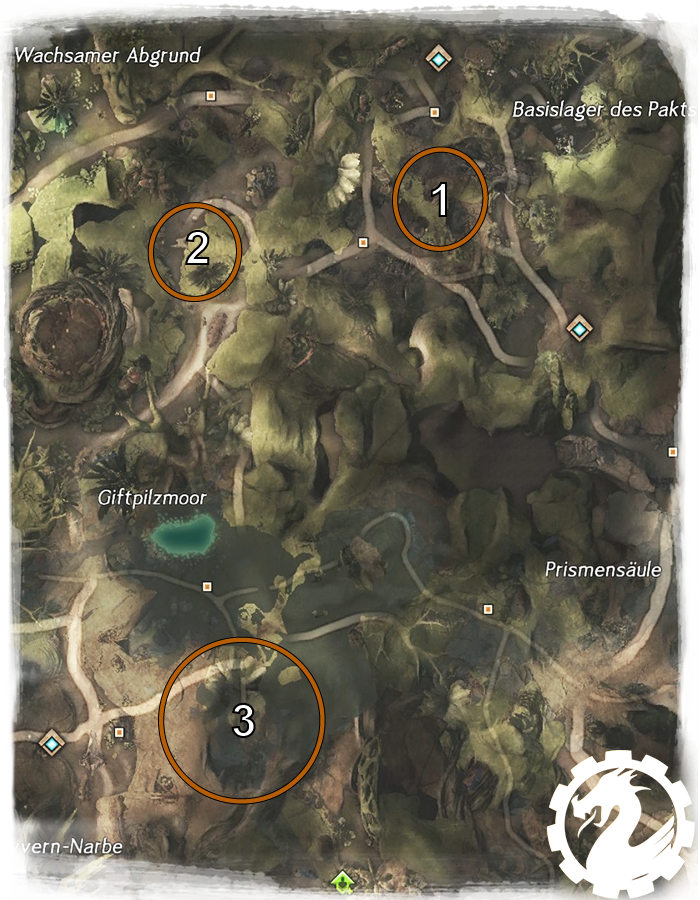Select point of interest beside Wachsamer Abgrund

point(210,96)
